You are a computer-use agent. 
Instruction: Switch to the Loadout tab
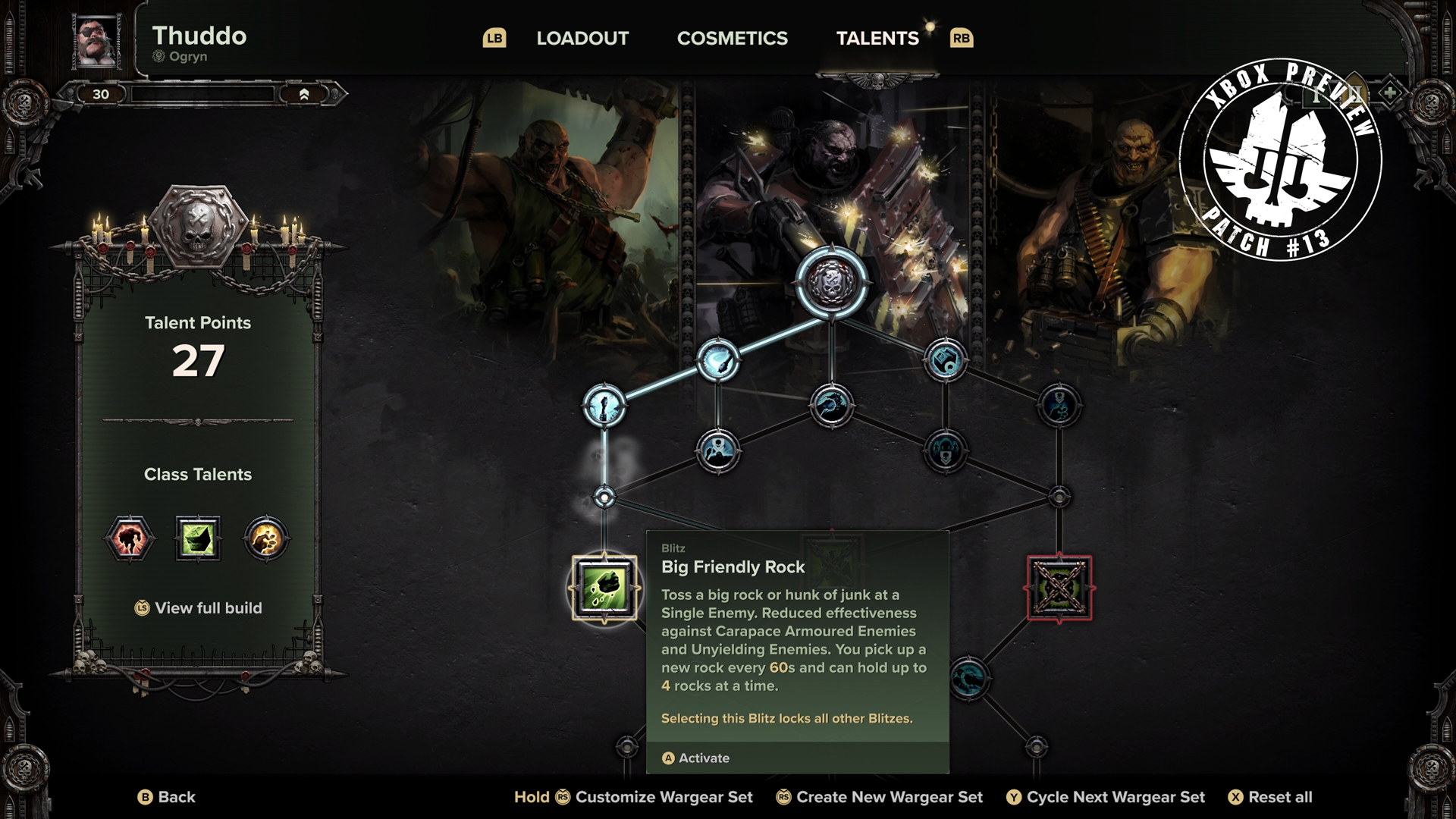(582, 38)
